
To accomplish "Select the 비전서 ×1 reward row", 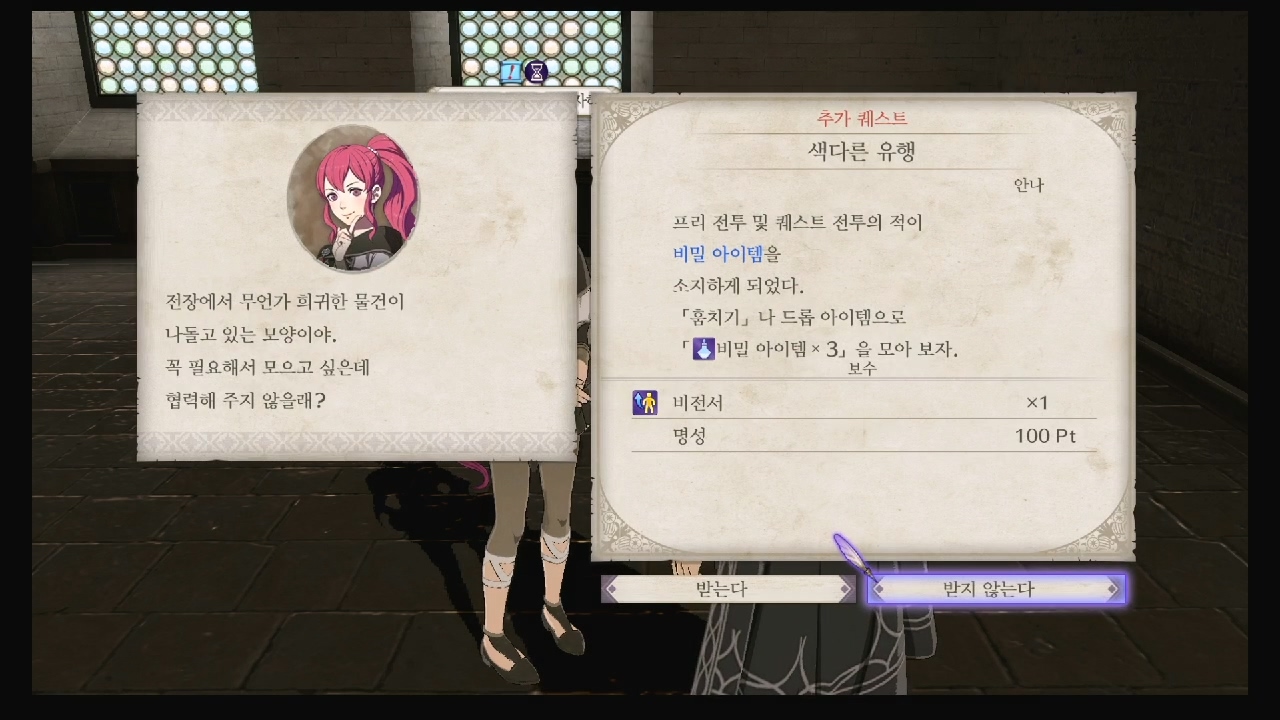I will pyautogui.click(x=860, y=404).
